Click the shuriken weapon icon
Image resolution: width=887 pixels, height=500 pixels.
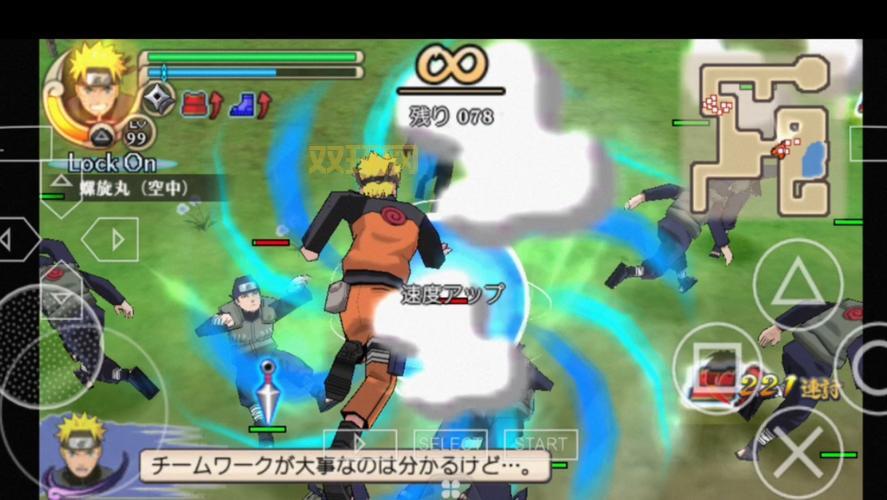(x=158, y=100)
